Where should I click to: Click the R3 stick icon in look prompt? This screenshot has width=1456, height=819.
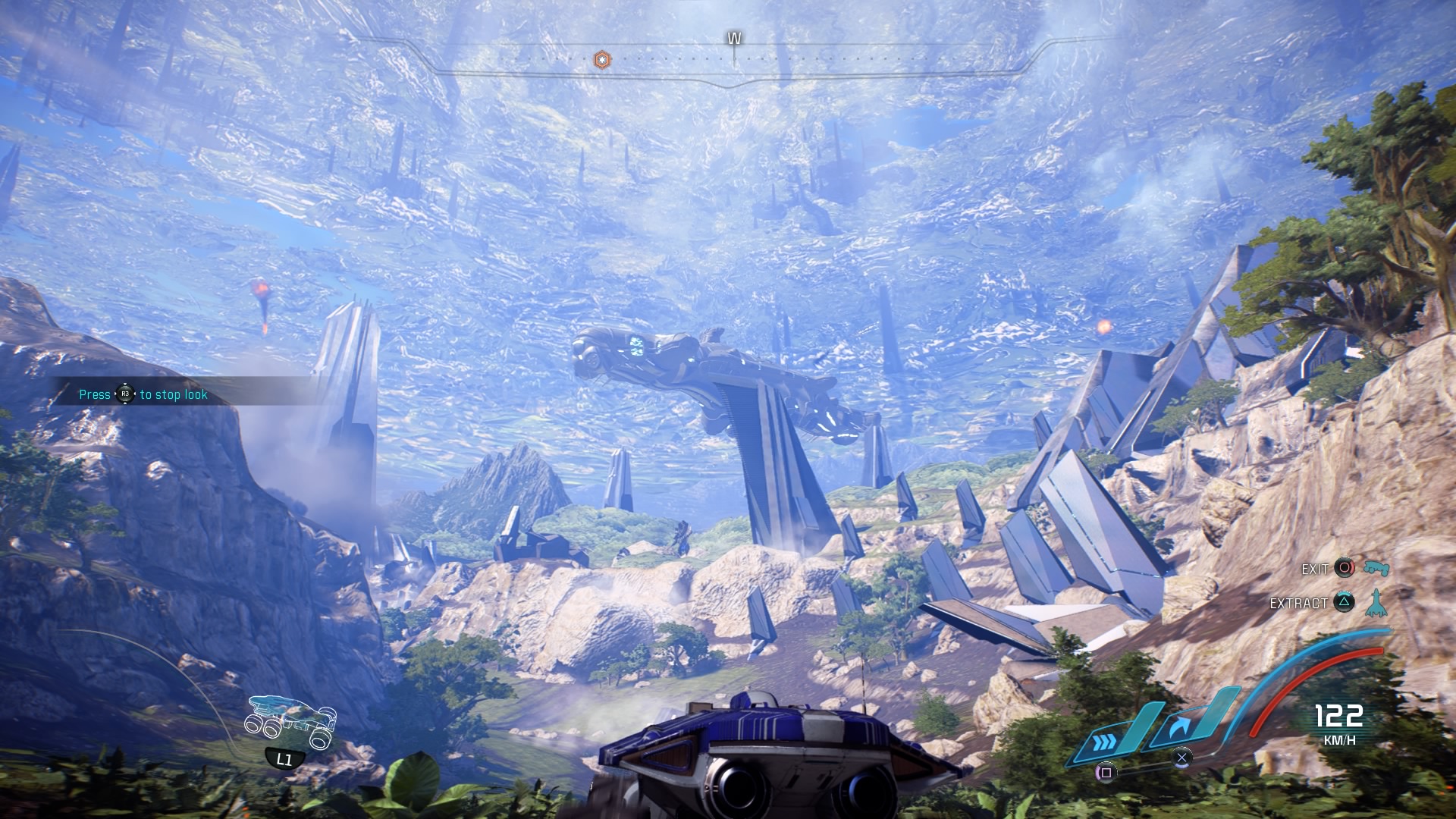(x=125, y=395)
